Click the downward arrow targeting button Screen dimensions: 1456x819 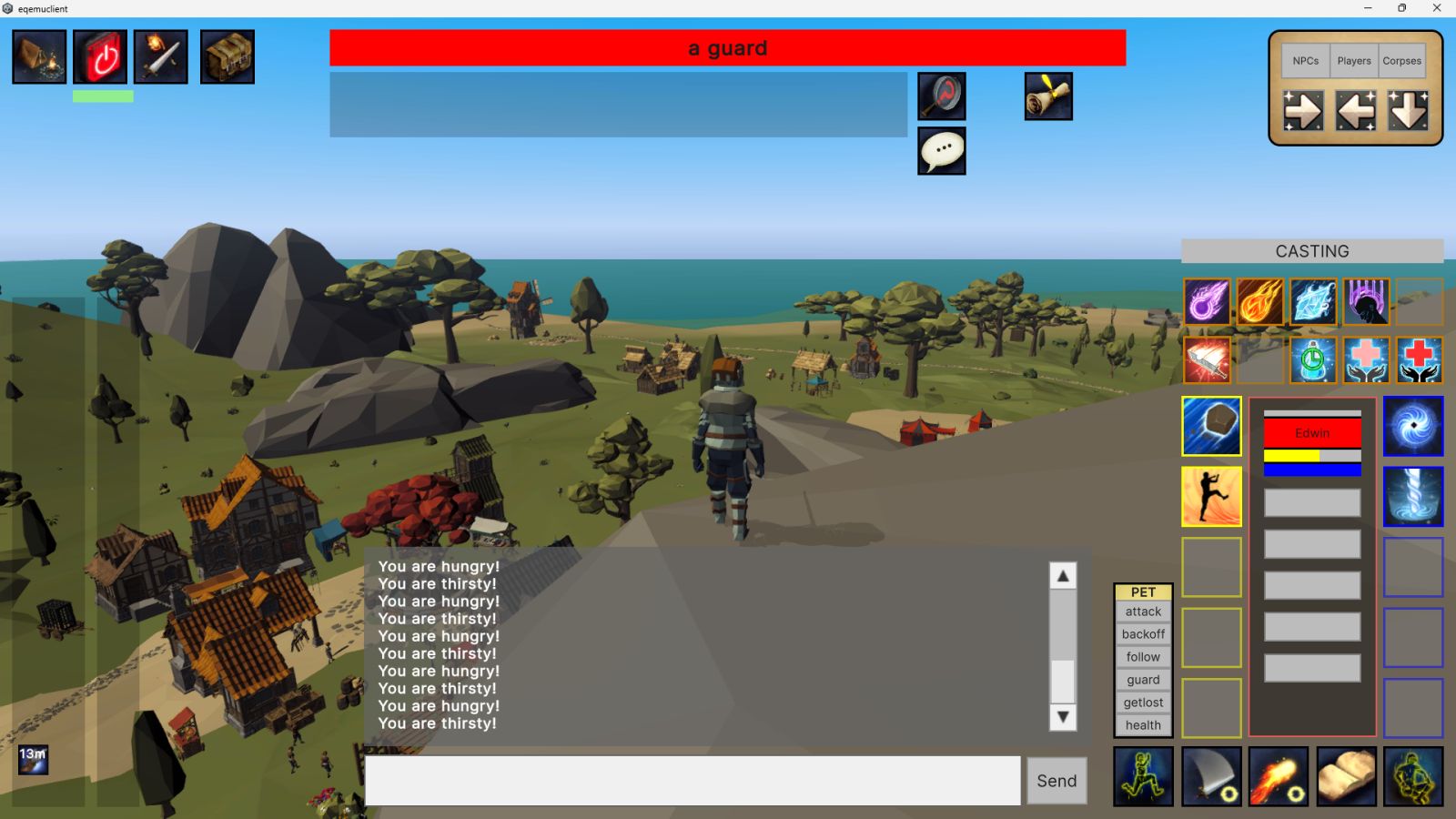click(1406, 111)
